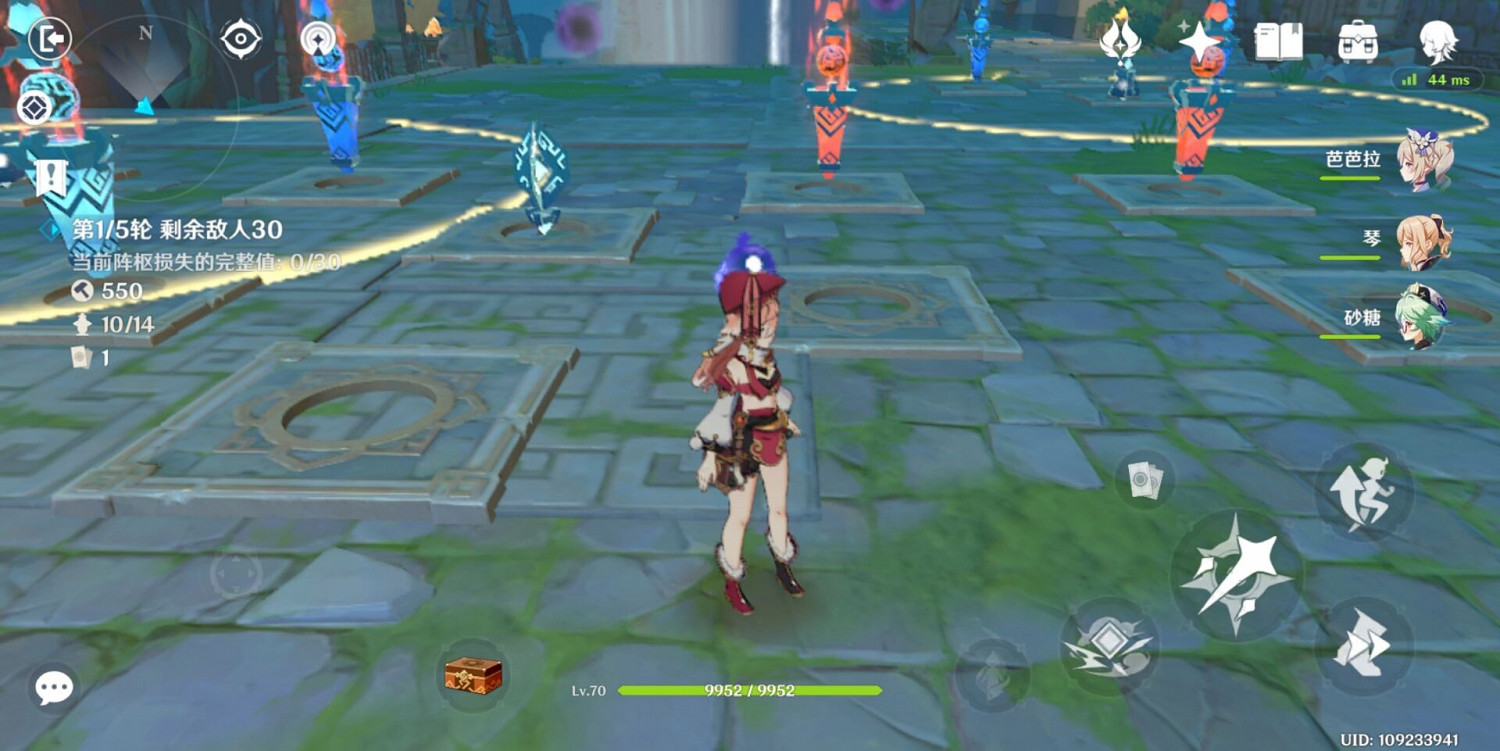
Task: Click the beacon signal icon near the minimap
Action: click(x=318, y=42)
